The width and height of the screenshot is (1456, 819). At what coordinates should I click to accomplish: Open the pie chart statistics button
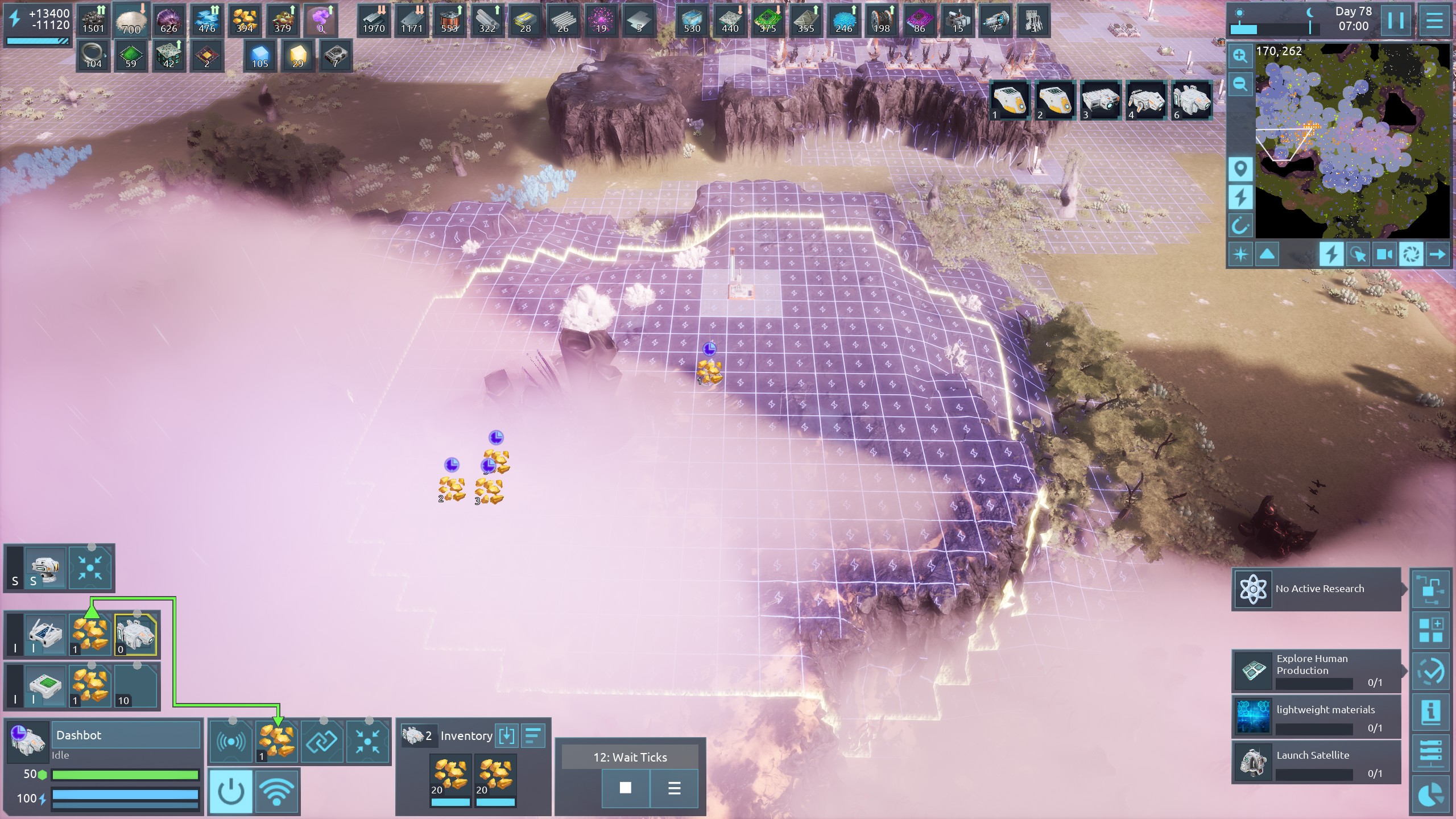[x=1431, y=795]
